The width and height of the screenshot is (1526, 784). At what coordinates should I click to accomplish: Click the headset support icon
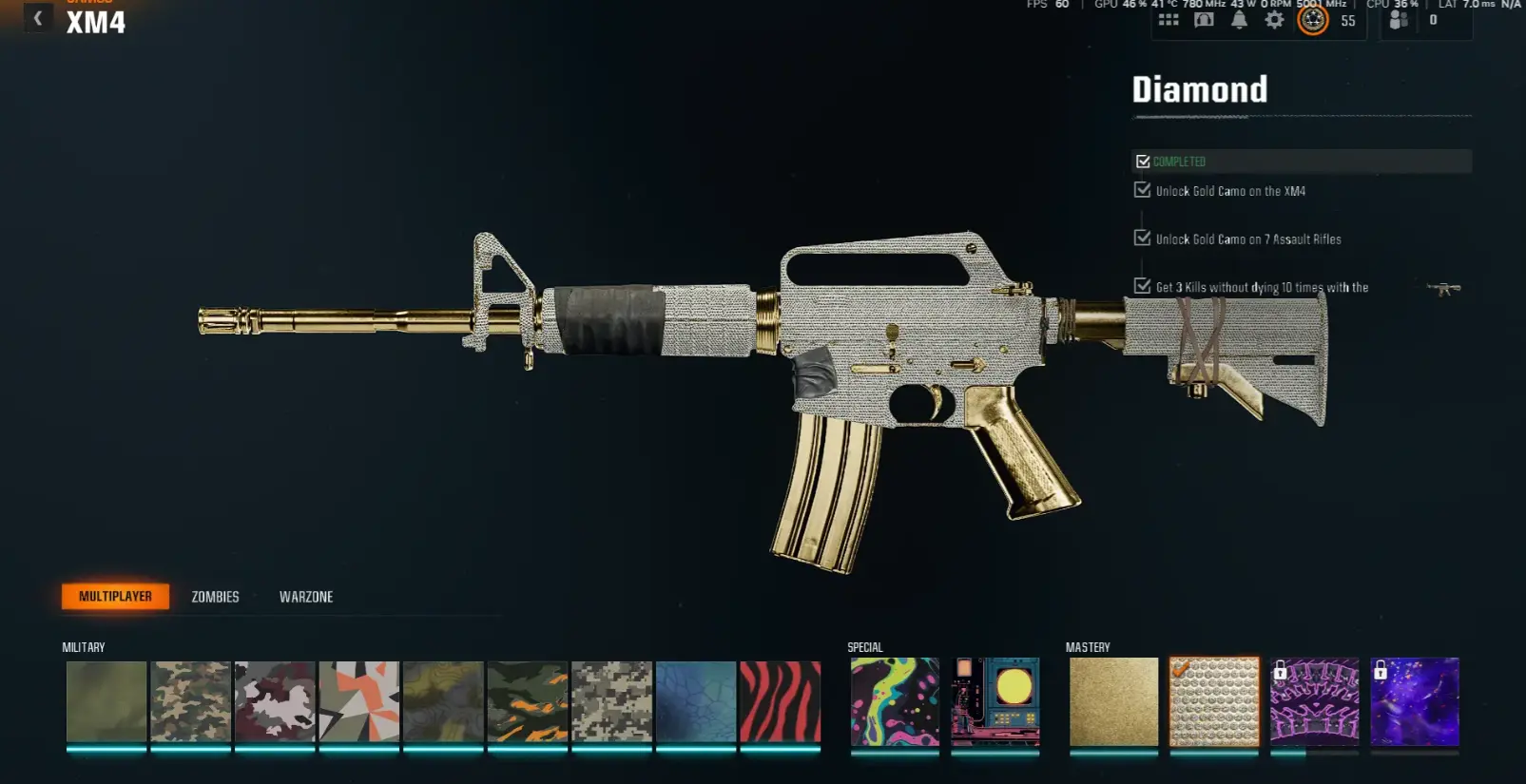[1204, 20]
